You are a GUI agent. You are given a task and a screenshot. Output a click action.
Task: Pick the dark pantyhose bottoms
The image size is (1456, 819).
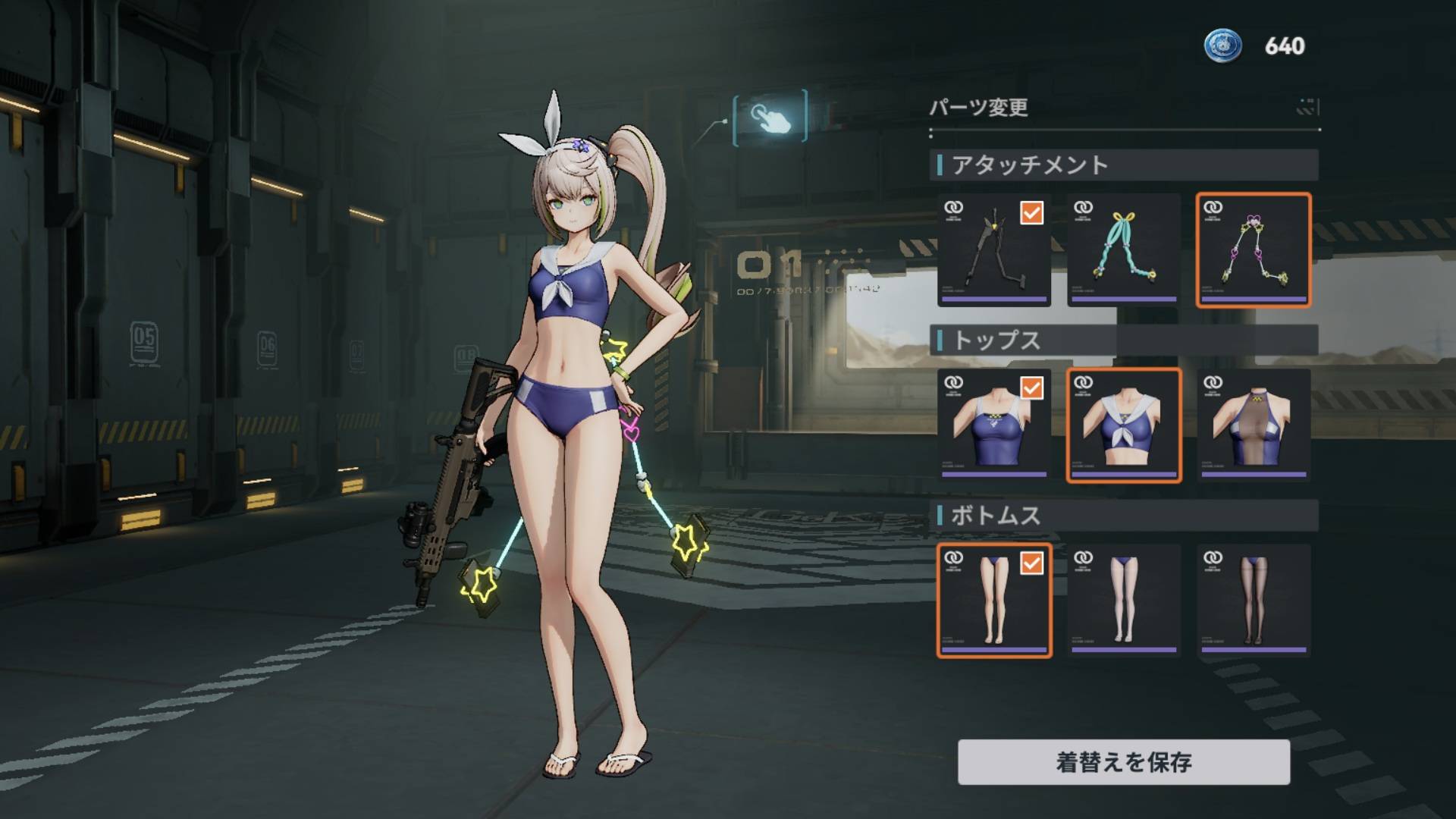tap(1254, 601)
